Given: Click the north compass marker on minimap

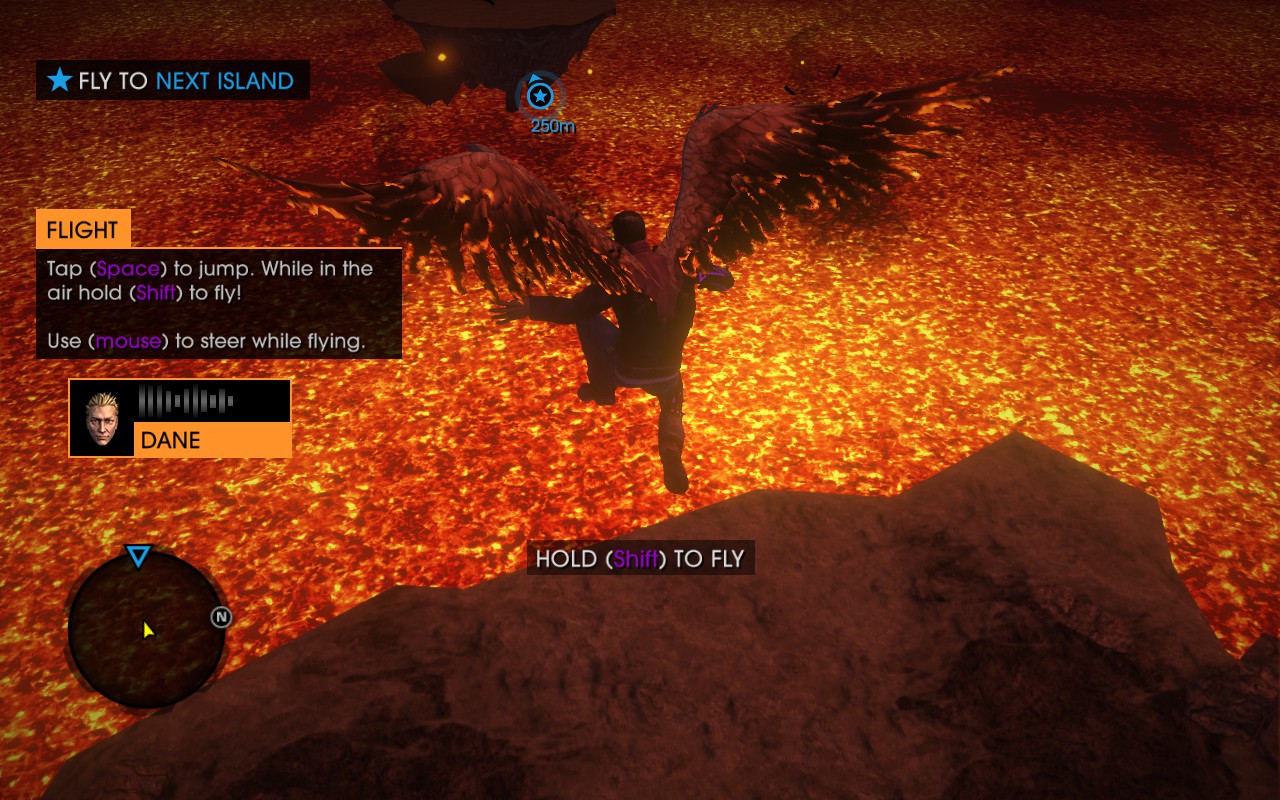Looking at the screenshot, I should (222, 617).
